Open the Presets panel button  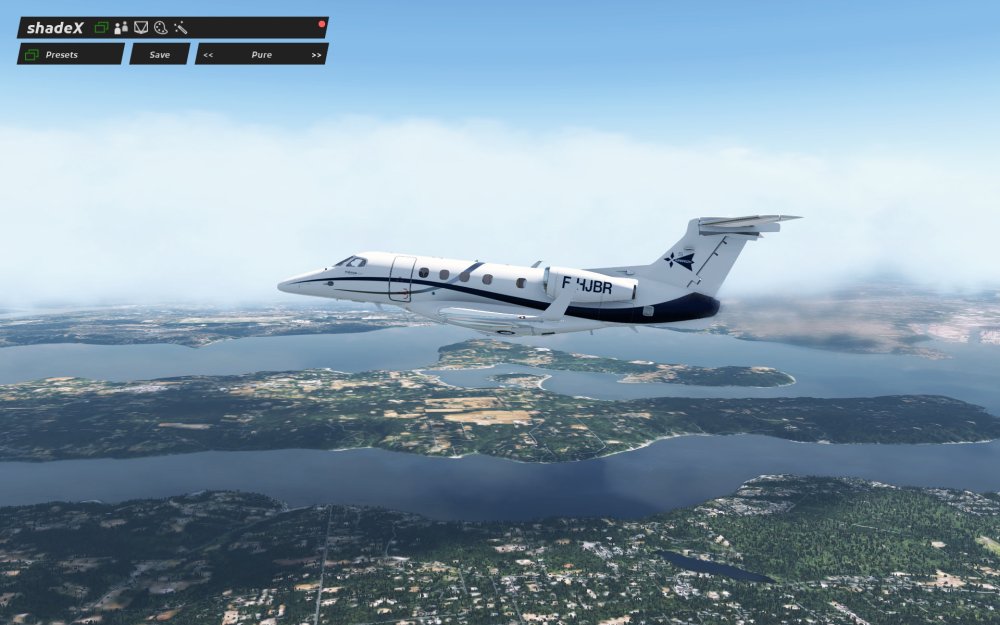(x=70, y=54)
